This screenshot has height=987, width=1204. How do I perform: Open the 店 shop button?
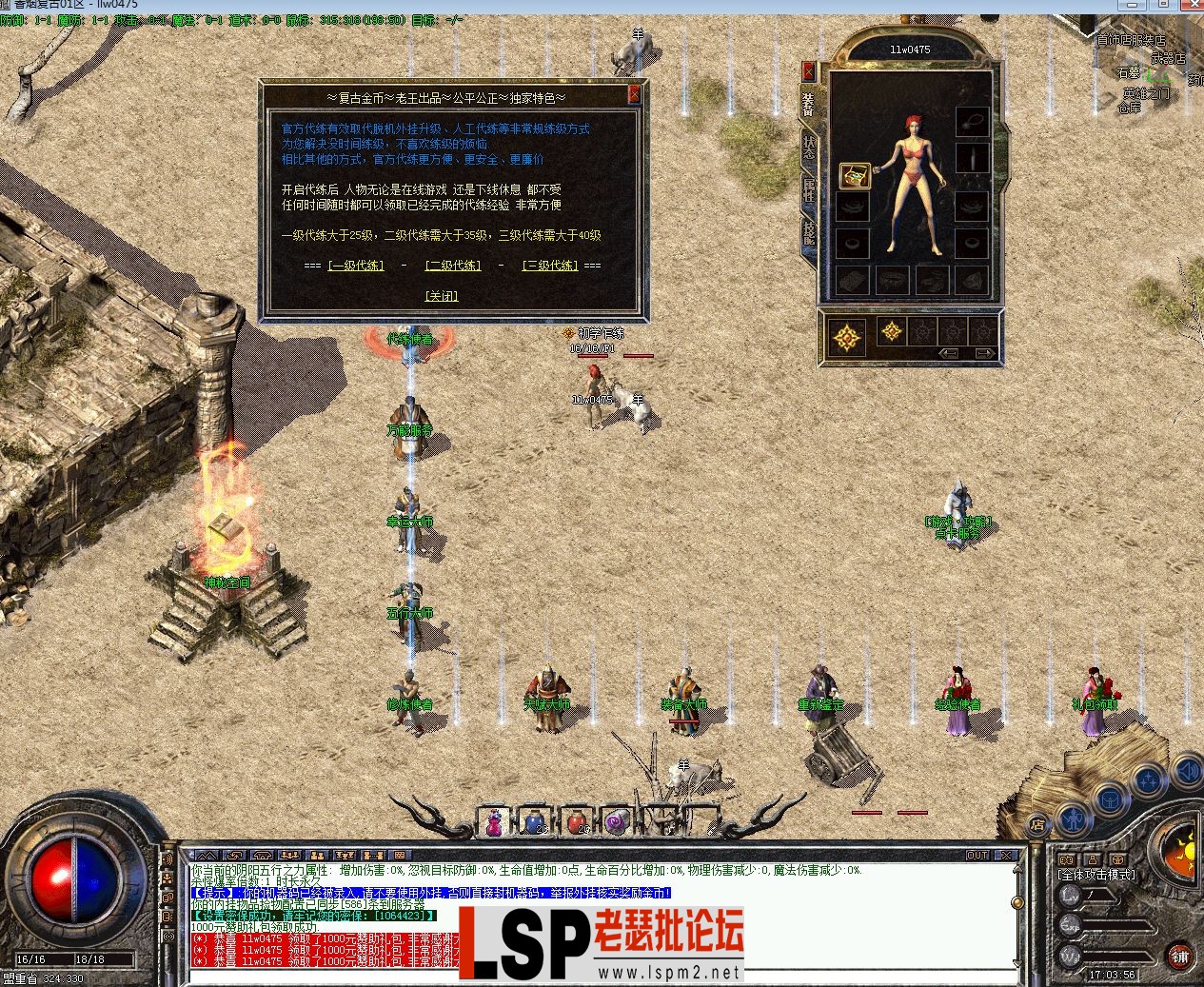click(x=1038, y=824)
